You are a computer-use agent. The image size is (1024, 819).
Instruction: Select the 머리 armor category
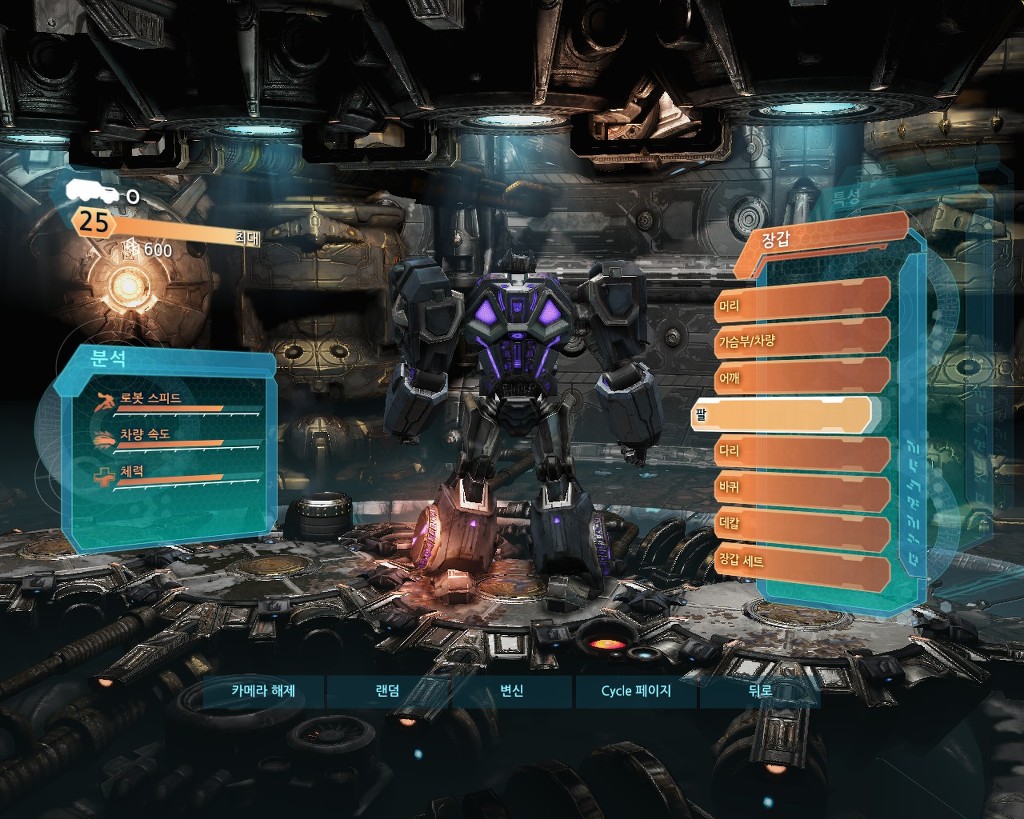tap(802, 299)
